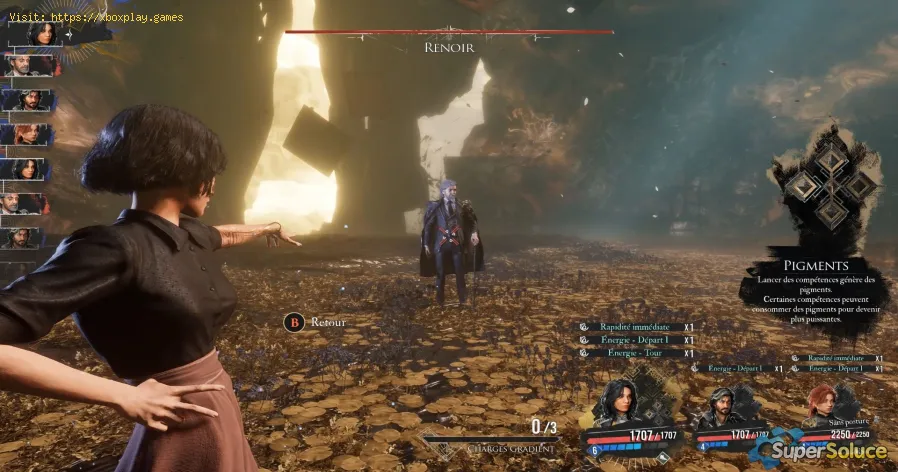Click the Pigments diamond cluster icon

[828, 186]
